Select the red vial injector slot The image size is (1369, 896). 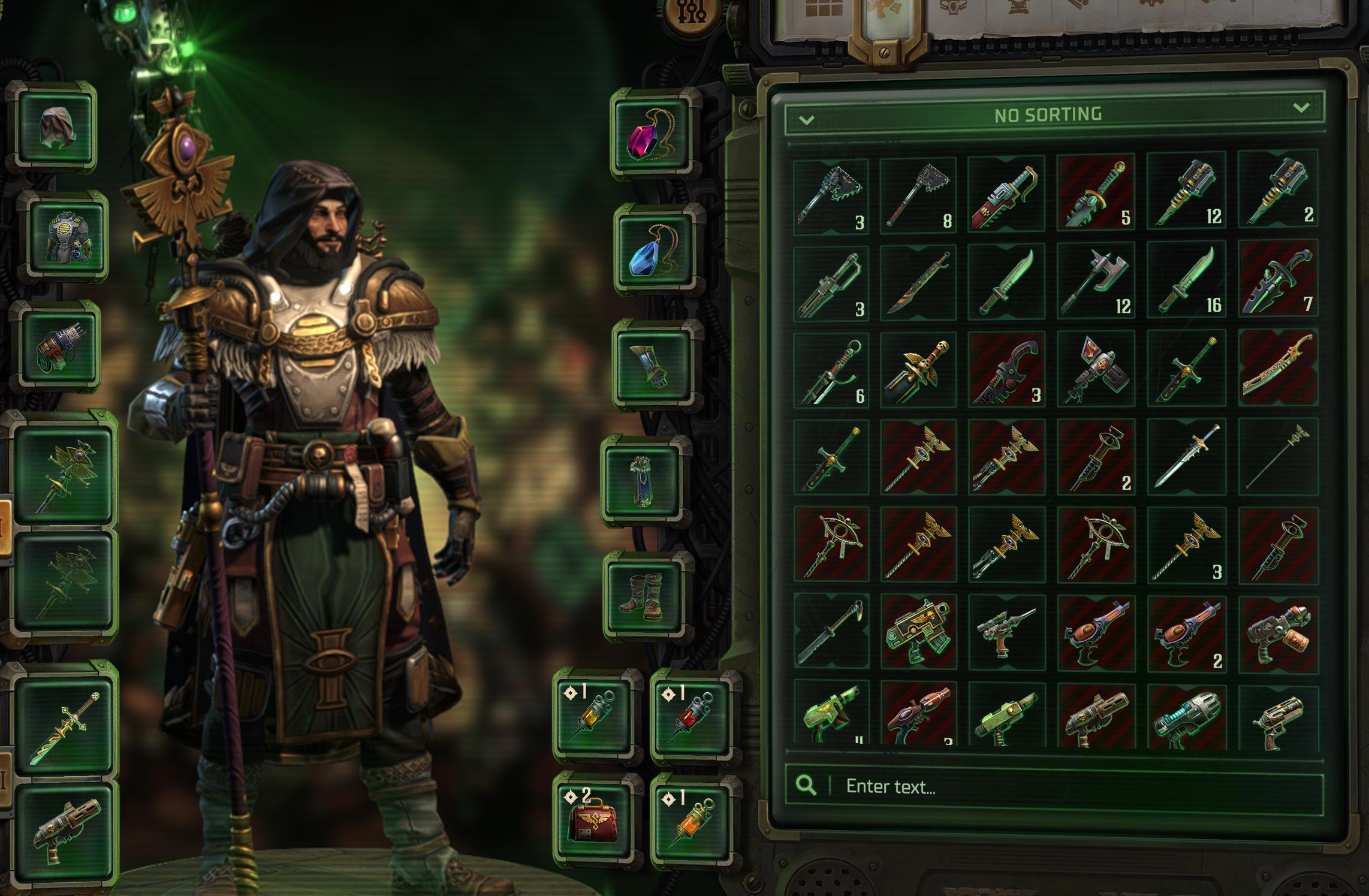pos(692,716)
